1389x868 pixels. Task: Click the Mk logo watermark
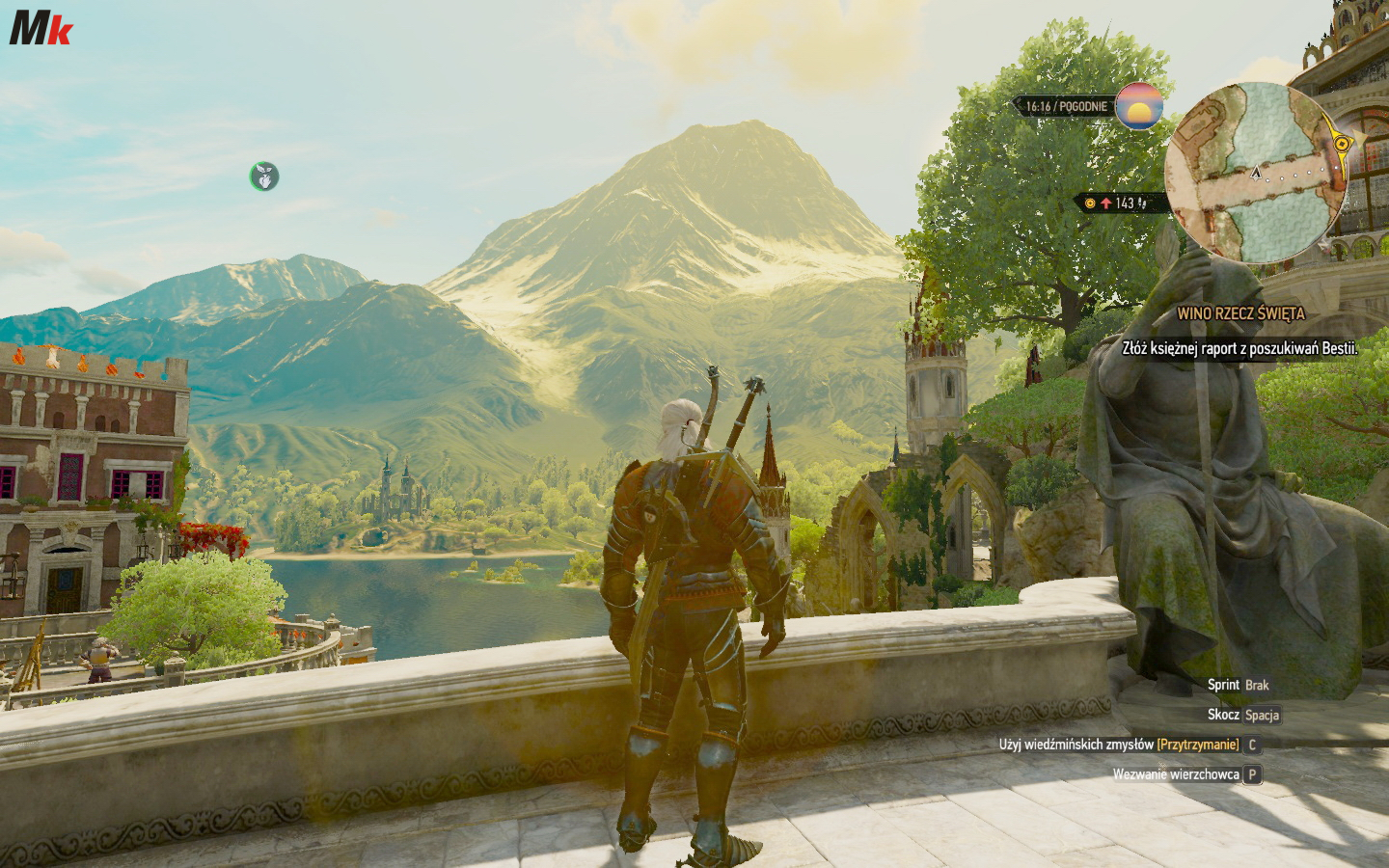pyautogui.click(x=41, y=28)
